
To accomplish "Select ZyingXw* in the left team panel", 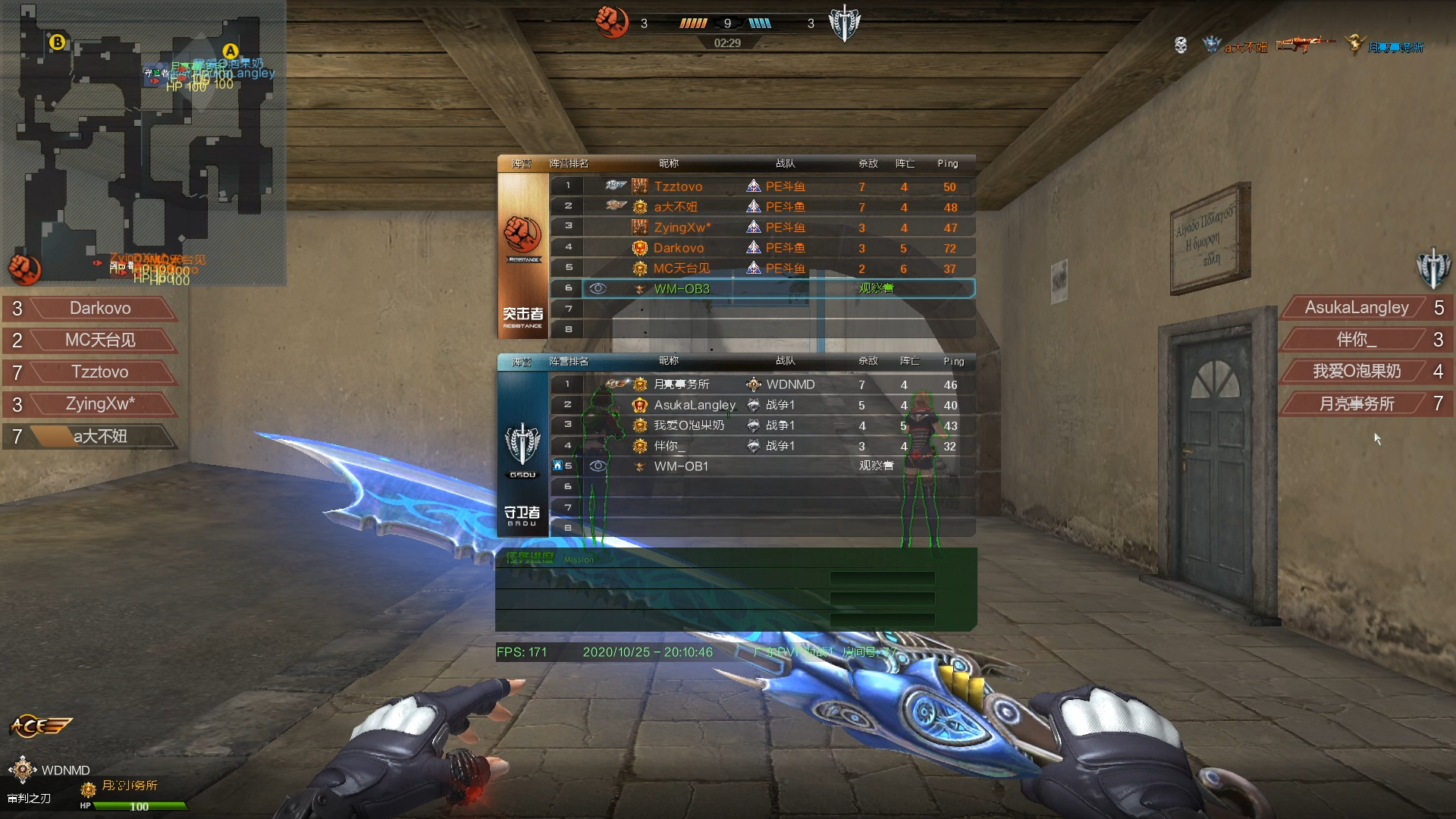I will [x=99, y=404].
